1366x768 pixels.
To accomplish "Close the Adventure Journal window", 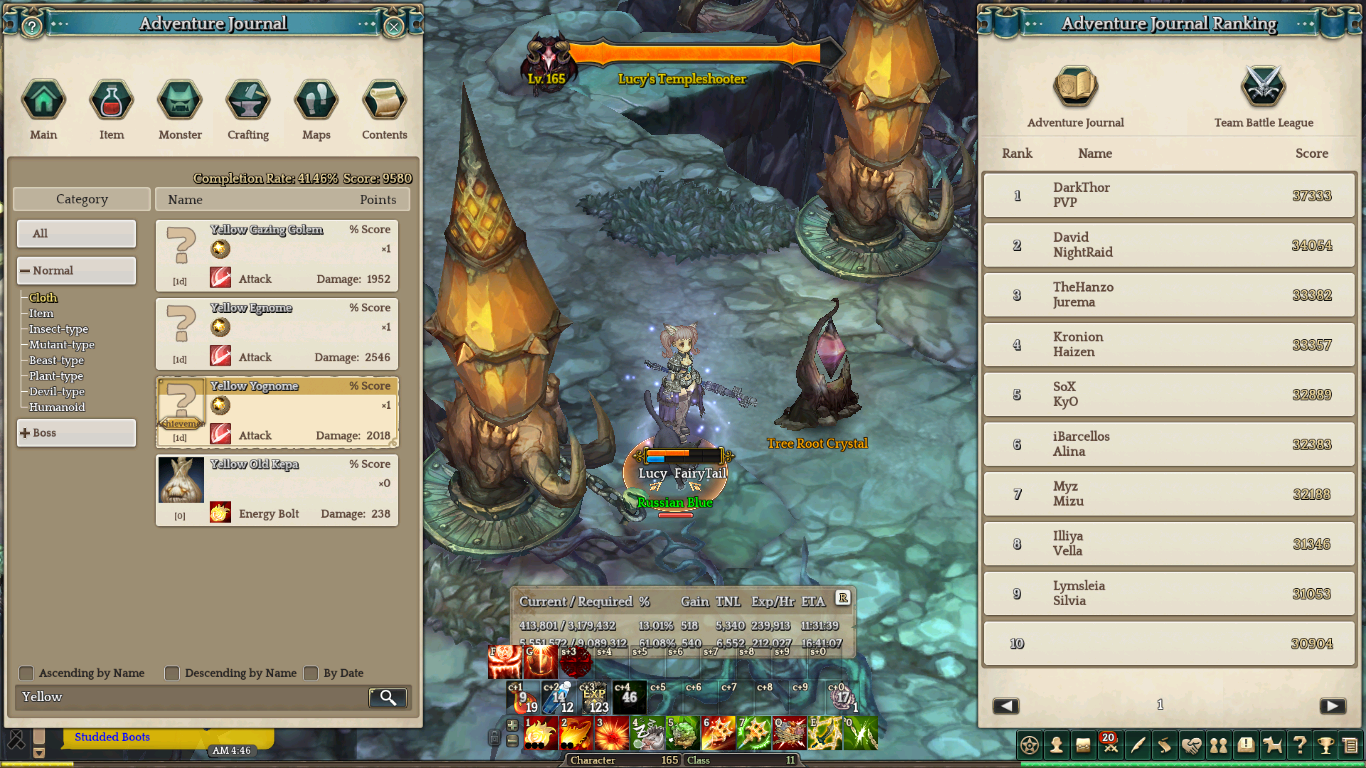I will click(x=395, y=26).
